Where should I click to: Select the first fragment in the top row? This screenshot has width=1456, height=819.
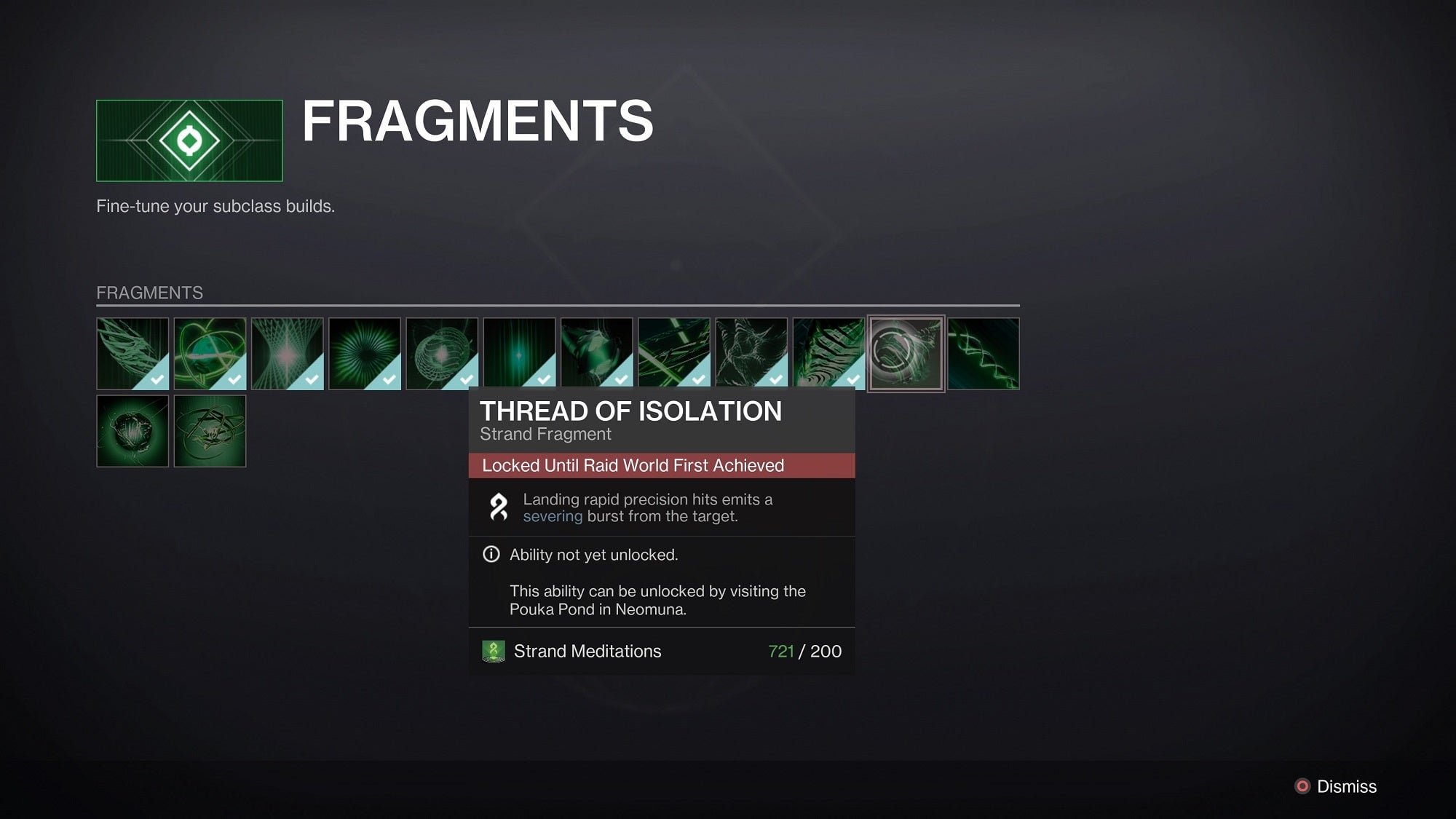coord(132,354)
